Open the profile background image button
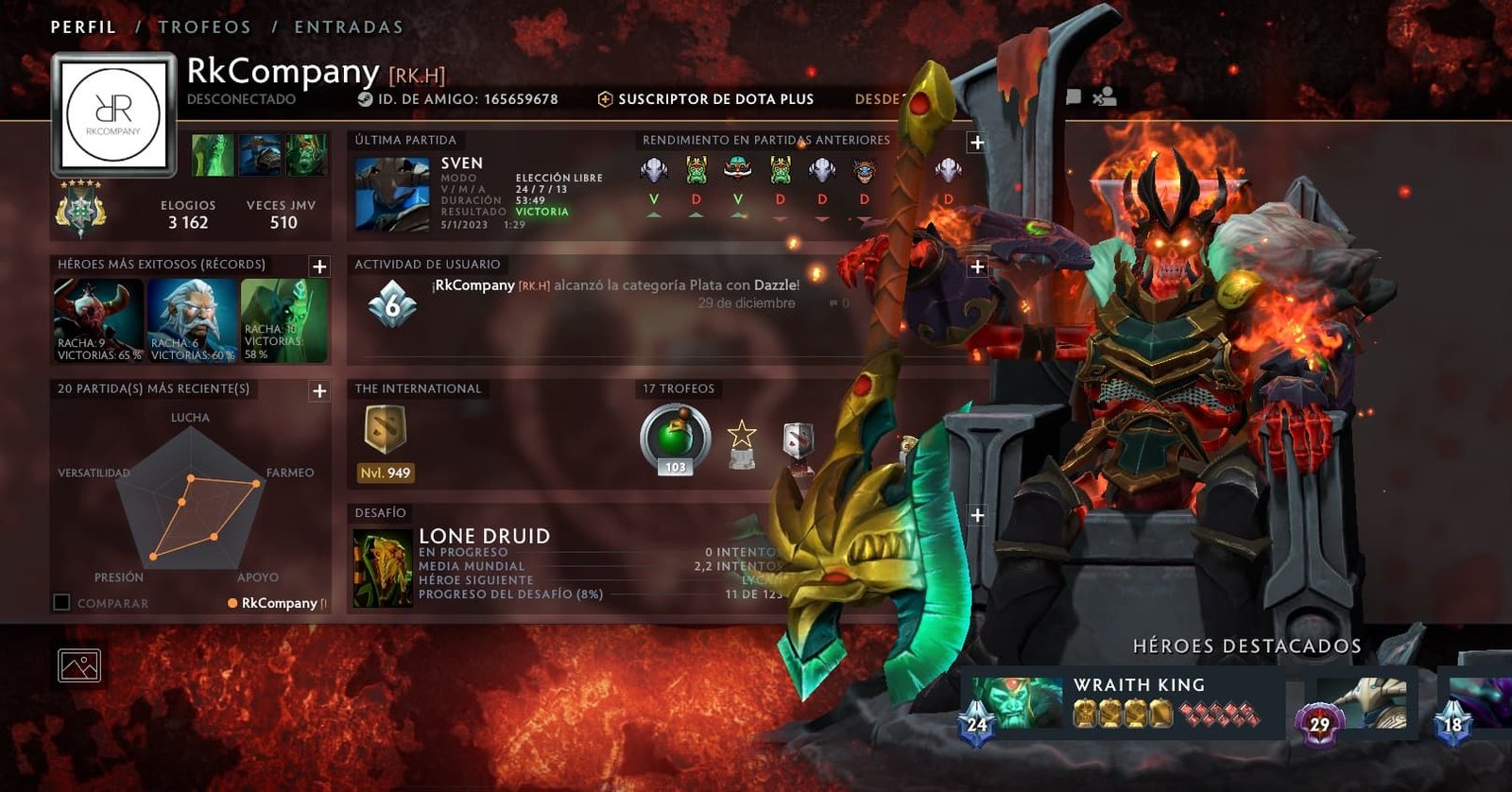Image resolution: width=1512 pixels, height=792 pixels. (x=79, y=665)
